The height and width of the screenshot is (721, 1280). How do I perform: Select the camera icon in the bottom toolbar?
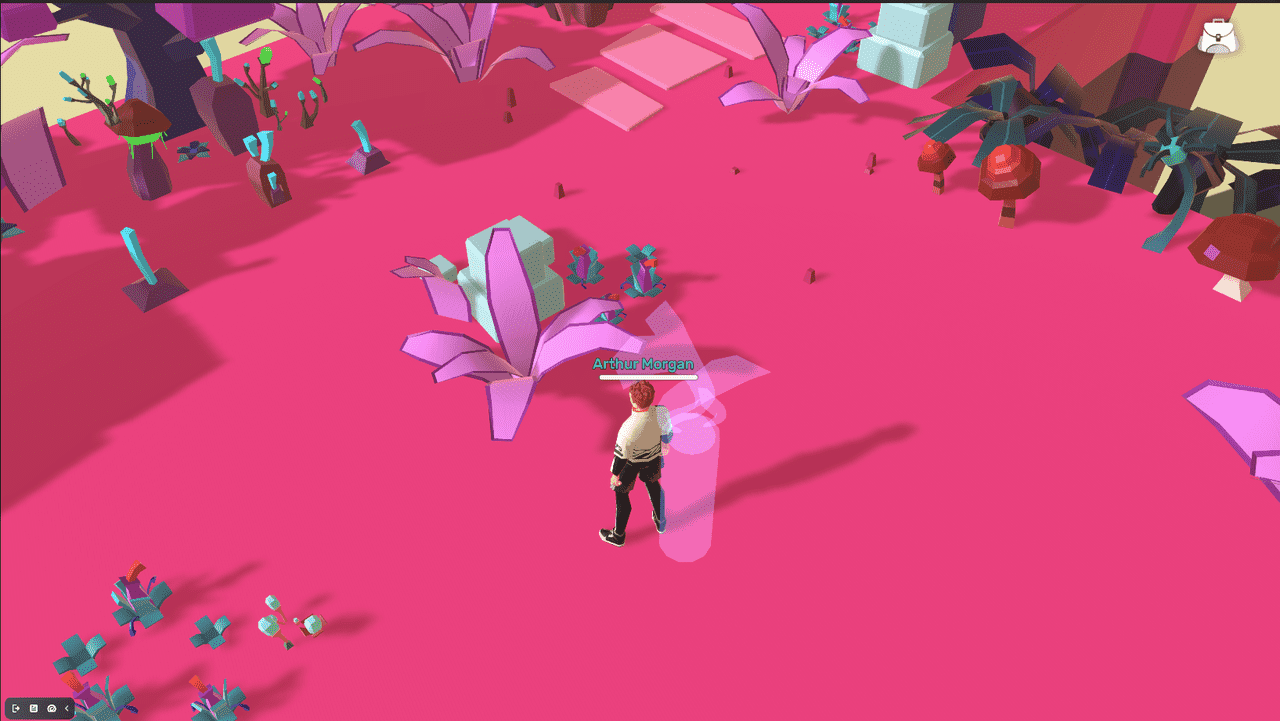[51, 708]
